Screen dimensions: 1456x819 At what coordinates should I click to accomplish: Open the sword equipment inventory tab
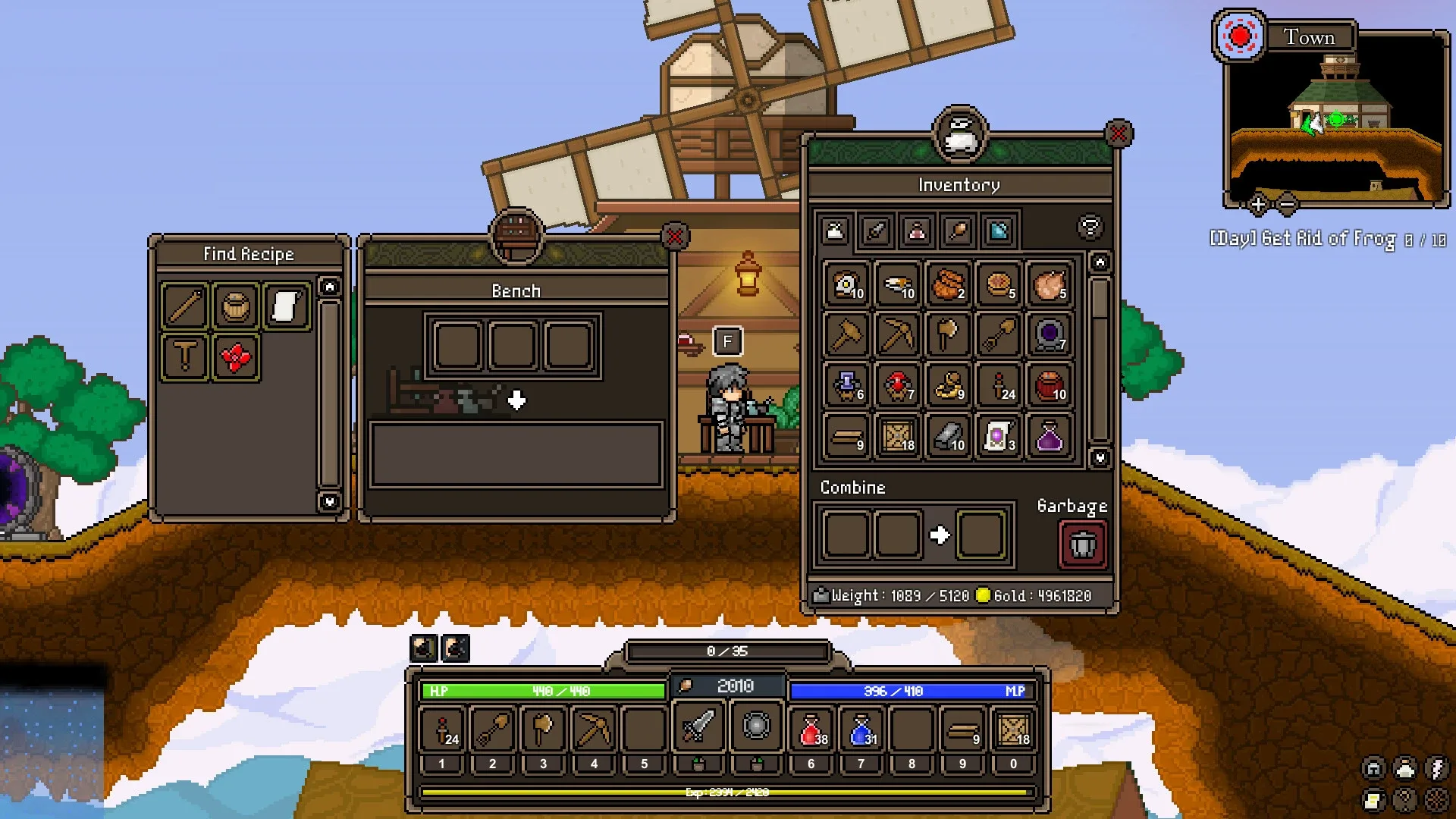[876, 231]
